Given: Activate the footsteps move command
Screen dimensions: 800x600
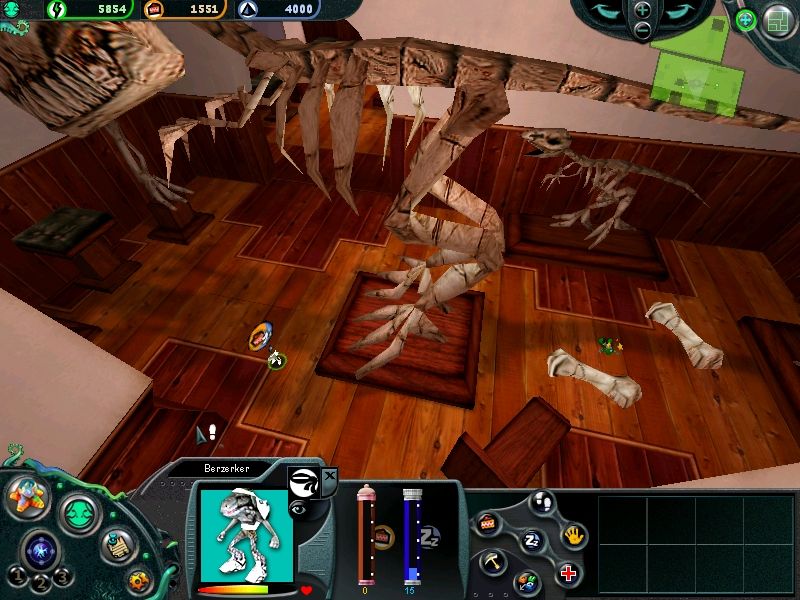Looking at the screenshot, I should point(541,501).
